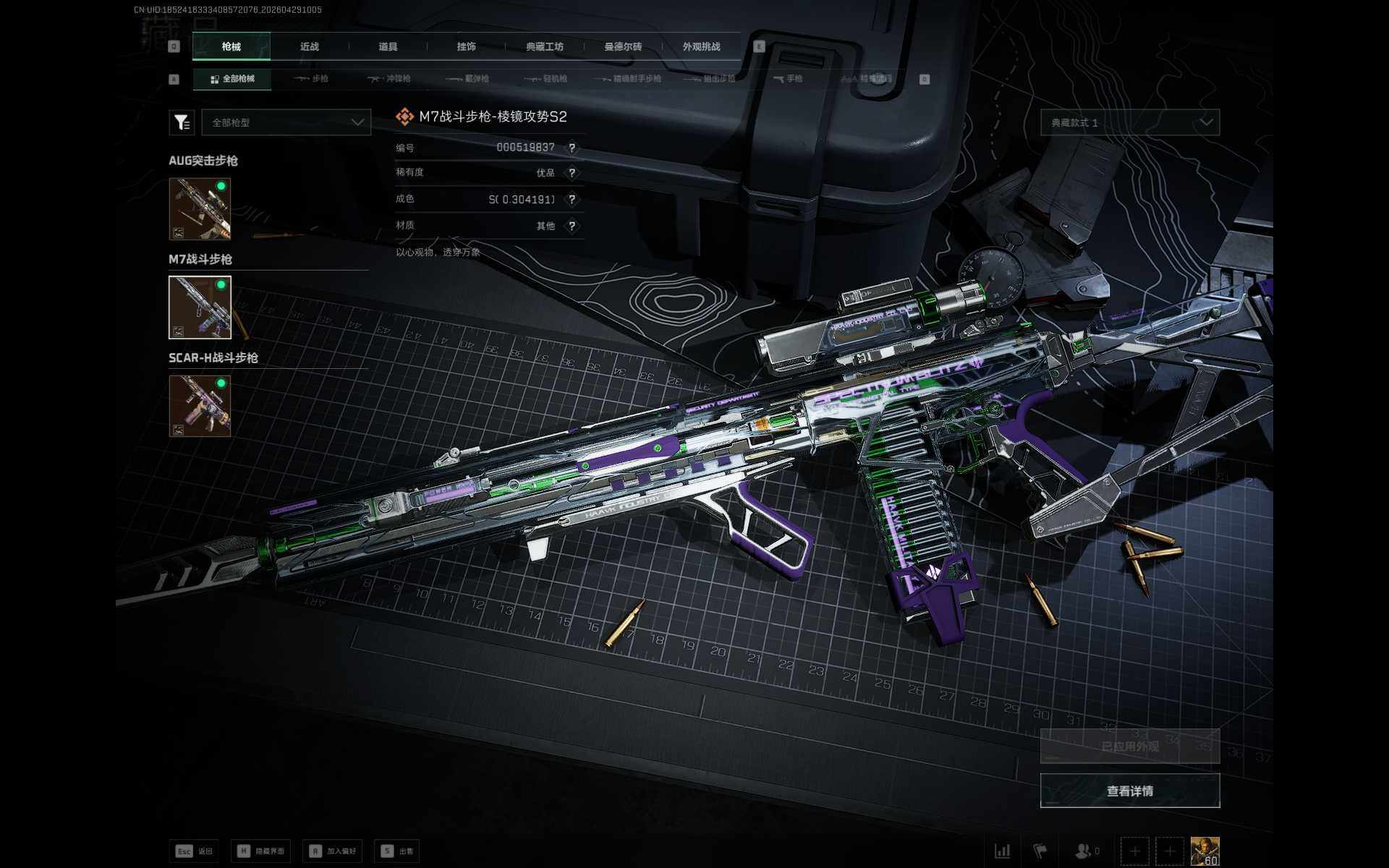Show the 成色 wear rating help tooltip
The height and width of the screenshot is (868, 1389).
(572, 200)
